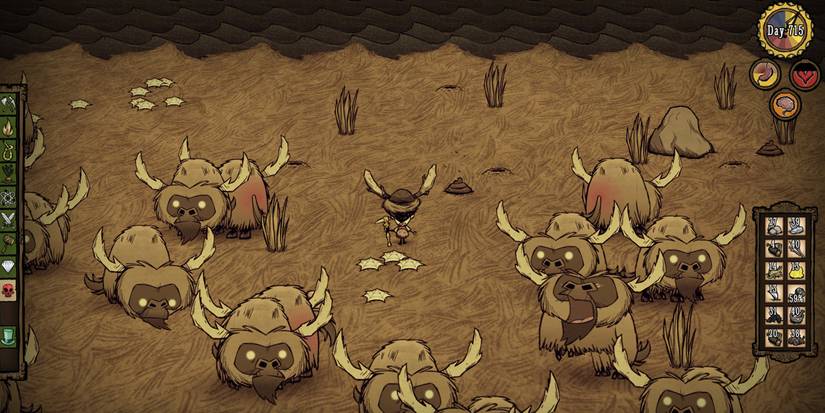Viewport: 825px width, 413px height.
Task: Switch to the Survival tab with rope loop
Action: click(x=8, y=151)
